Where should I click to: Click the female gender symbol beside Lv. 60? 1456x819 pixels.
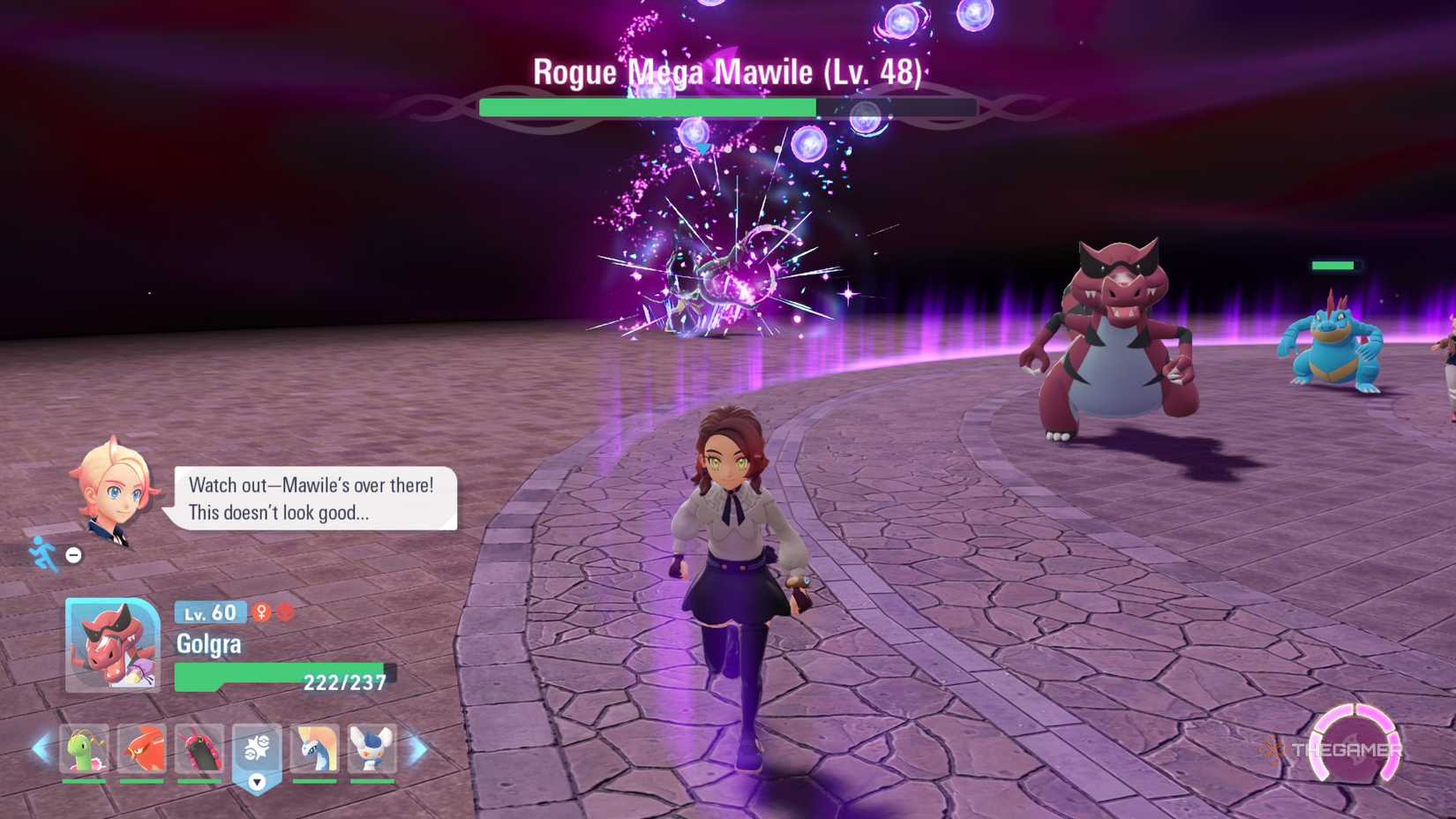pyautogui.click(x=260, y=613)
